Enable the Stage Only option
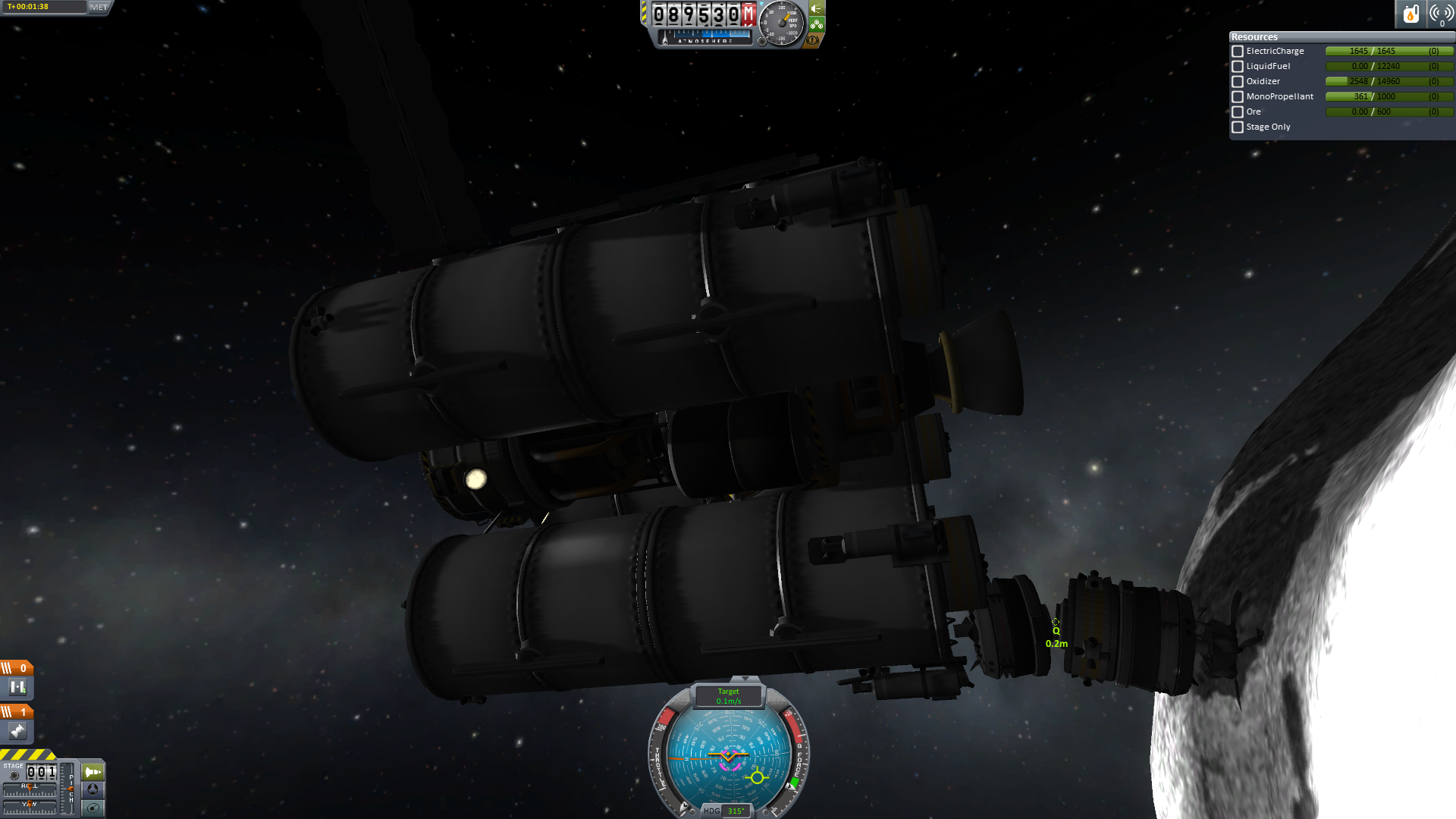 click(1238, 127)
